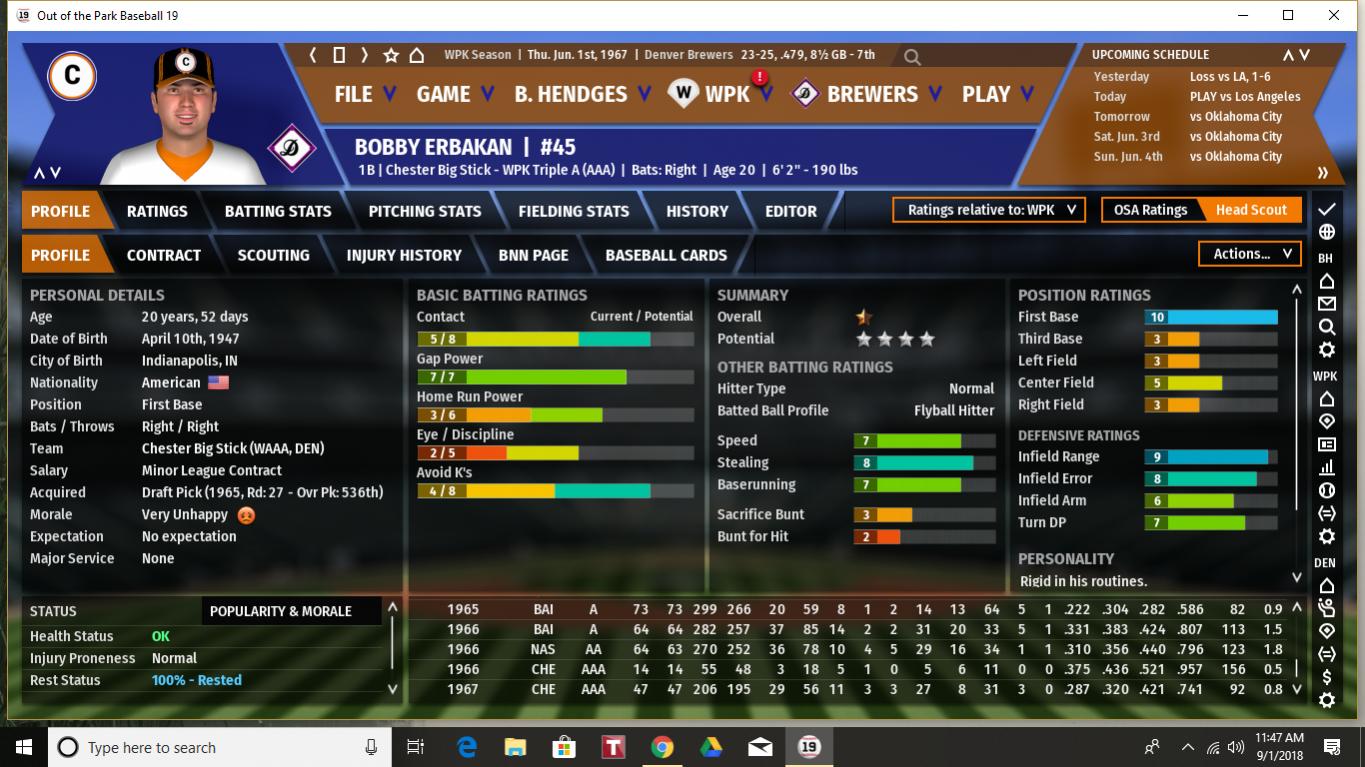This screenshot has height=767, width=1365.
Task: Show the FIELDING STATS tab
Action: [573, 211]
